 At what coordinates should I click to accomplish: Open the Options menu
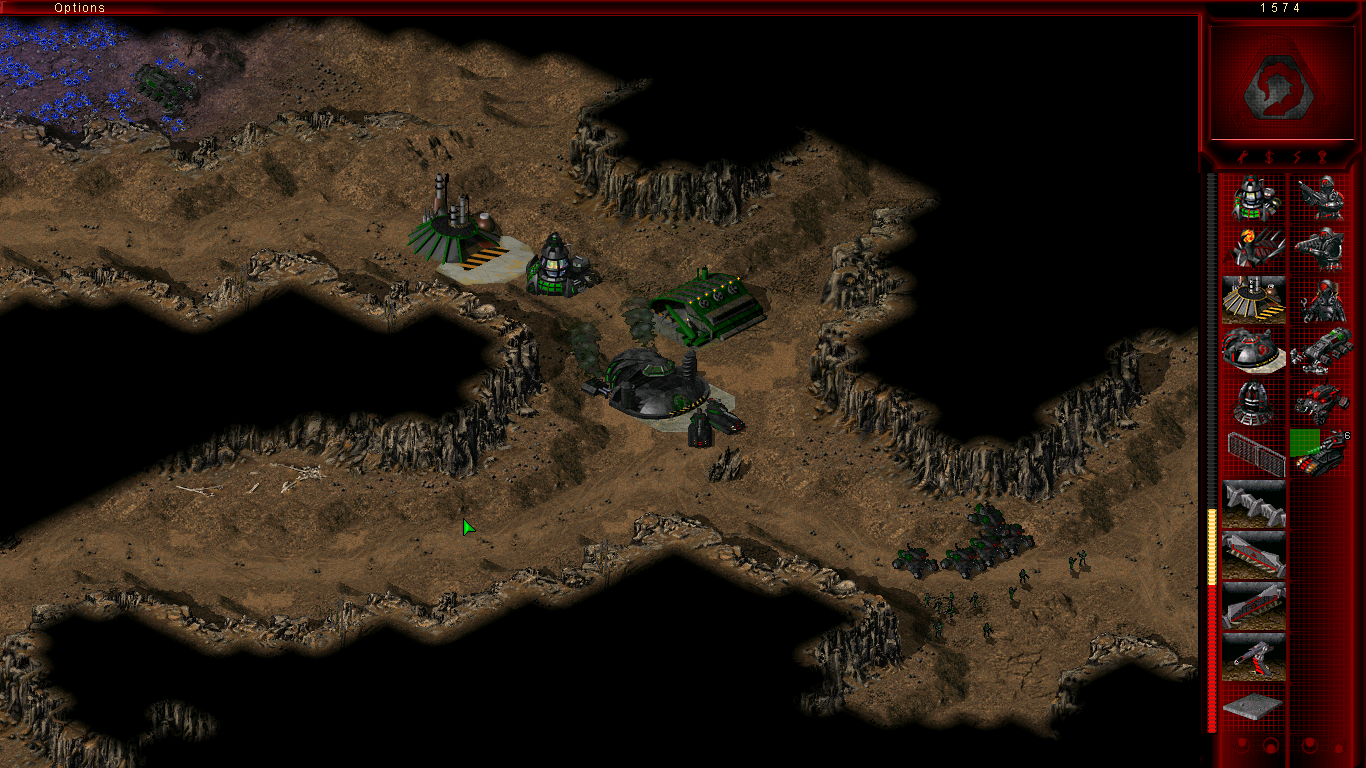79,8
